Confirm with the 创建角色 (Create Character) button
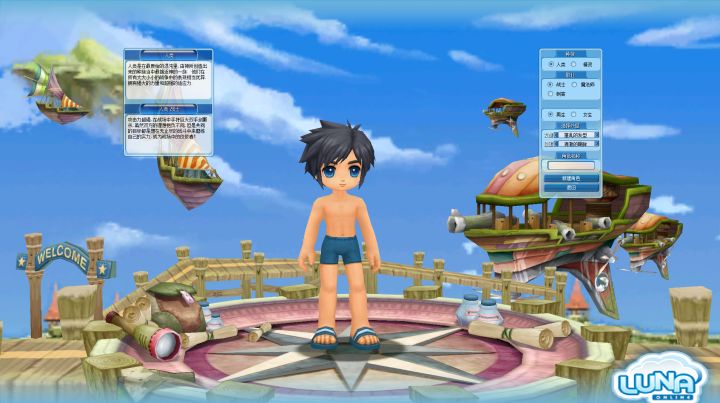This screenshot has width=720, height=403. click(x=571, y=177)
